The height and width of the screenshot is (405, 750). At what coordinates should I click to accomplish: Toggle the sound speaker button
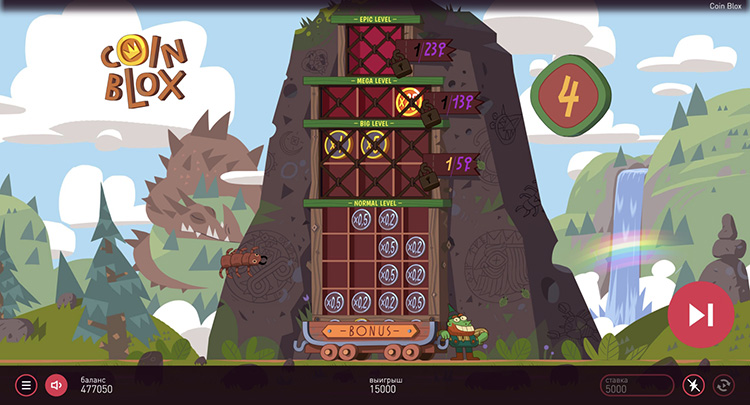tap(56, 385)
